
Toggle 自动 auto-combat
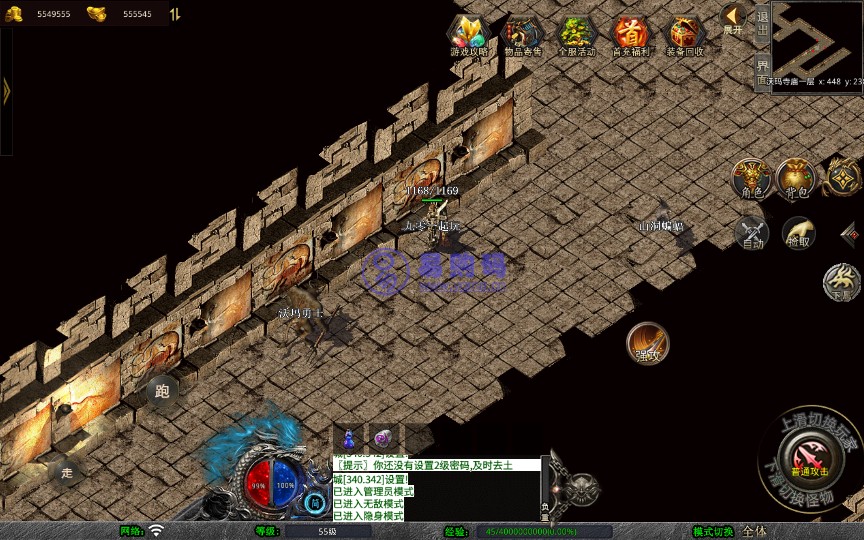pos(751,233)
